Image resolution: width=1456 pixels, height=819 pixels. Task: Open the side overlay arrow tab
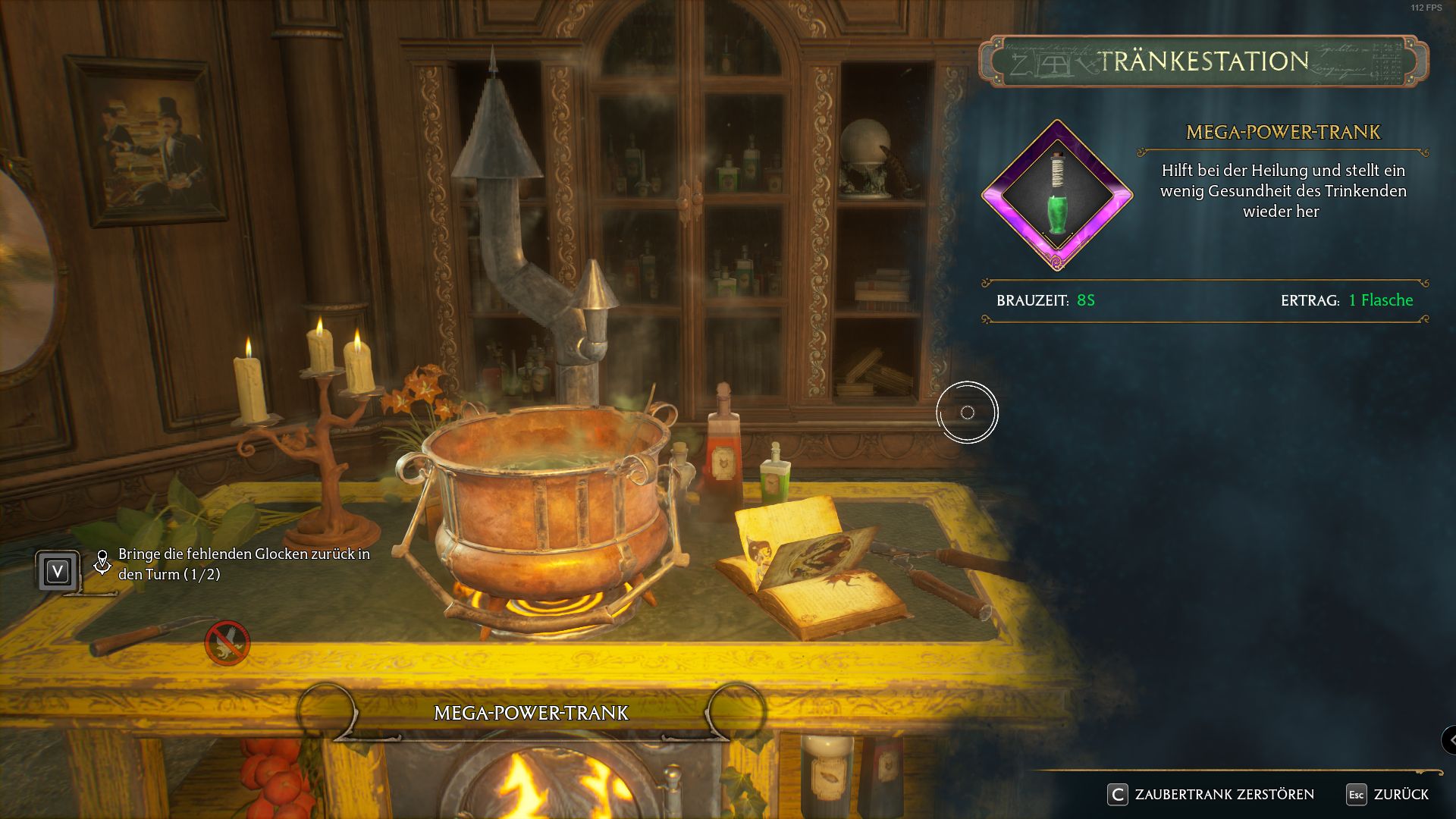pyautogui.click(x=1449, y=740)
